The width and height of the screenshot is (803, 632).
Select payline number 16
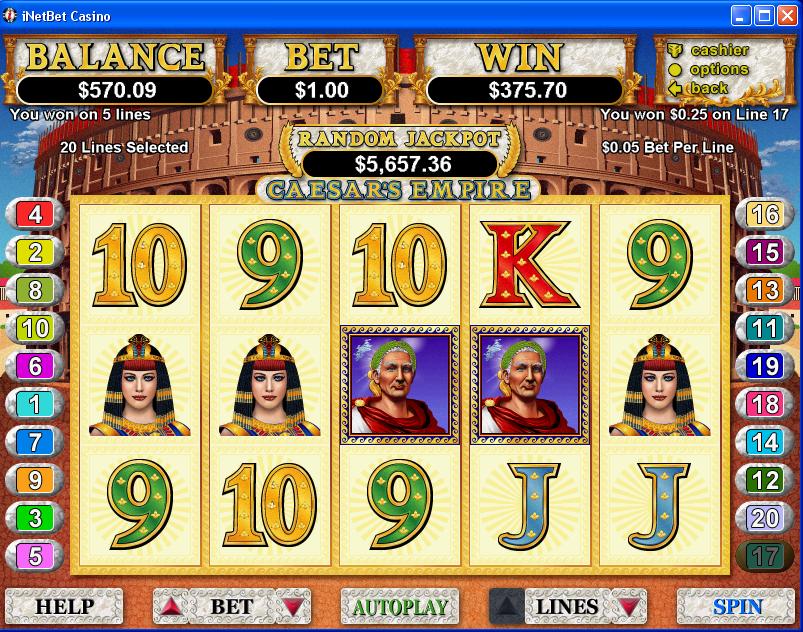[x=765, y=214]
